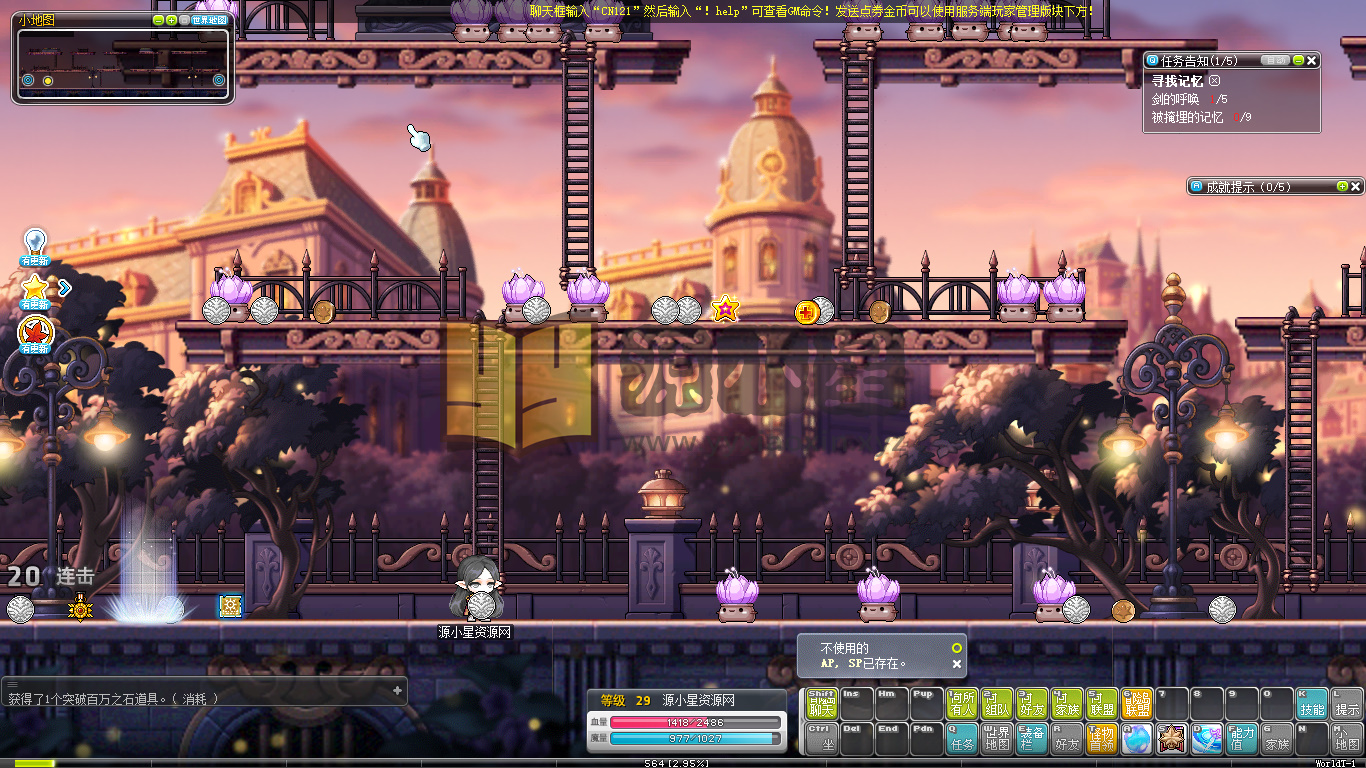
Task: Expand the chat box plus button
Action: tap(397, 690)
